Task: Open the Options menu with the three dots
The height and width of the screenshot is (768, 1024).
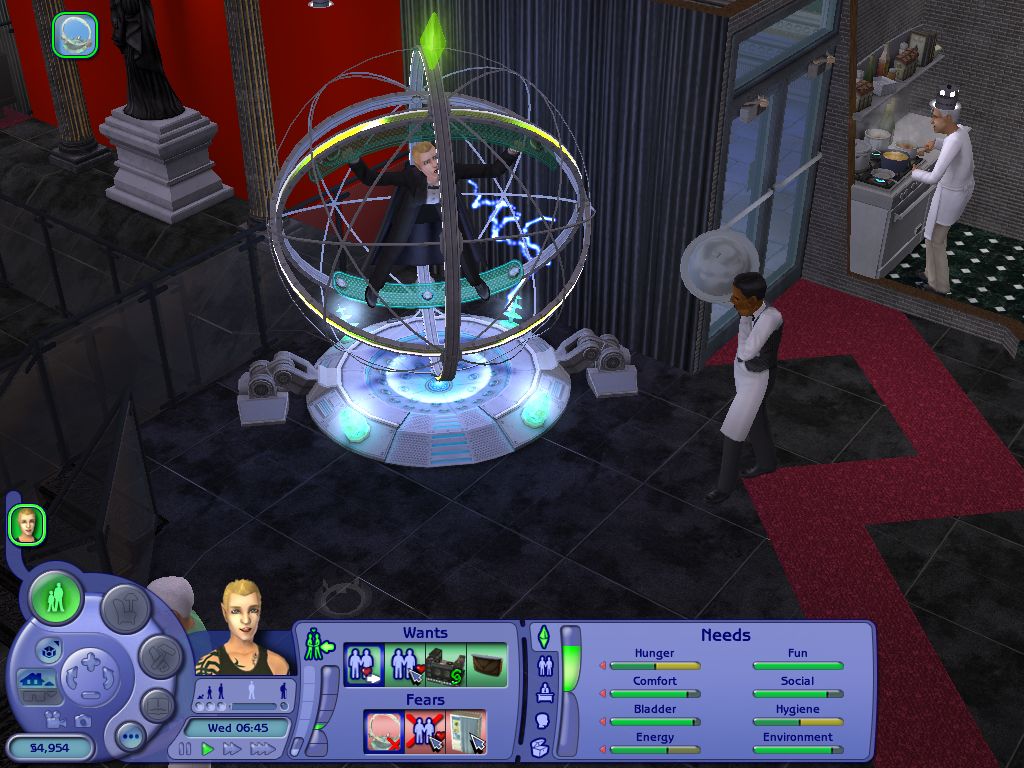Action: pyautogui.click(x=131, y=737)
